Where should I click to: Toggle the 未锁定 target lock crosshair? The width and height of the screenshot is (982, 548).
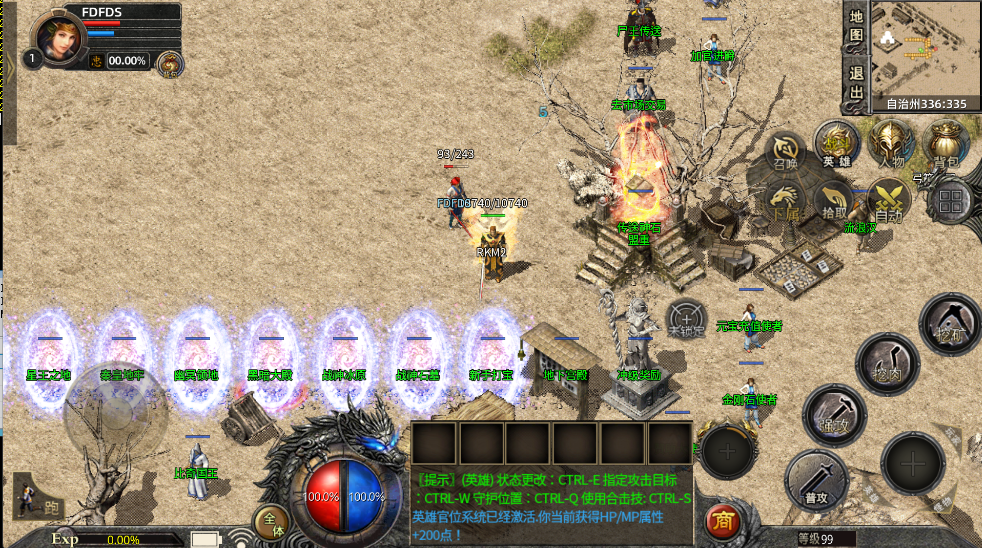[686, 319]
